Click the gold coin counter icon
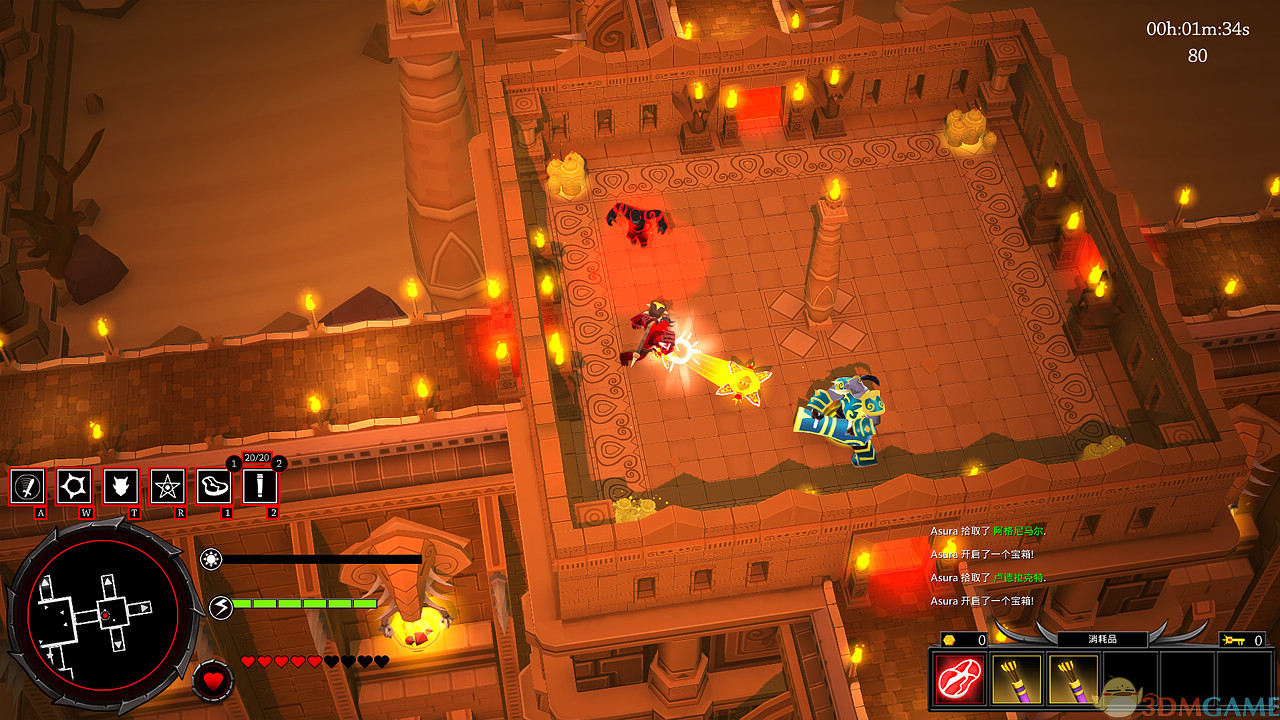 point(949,639)
